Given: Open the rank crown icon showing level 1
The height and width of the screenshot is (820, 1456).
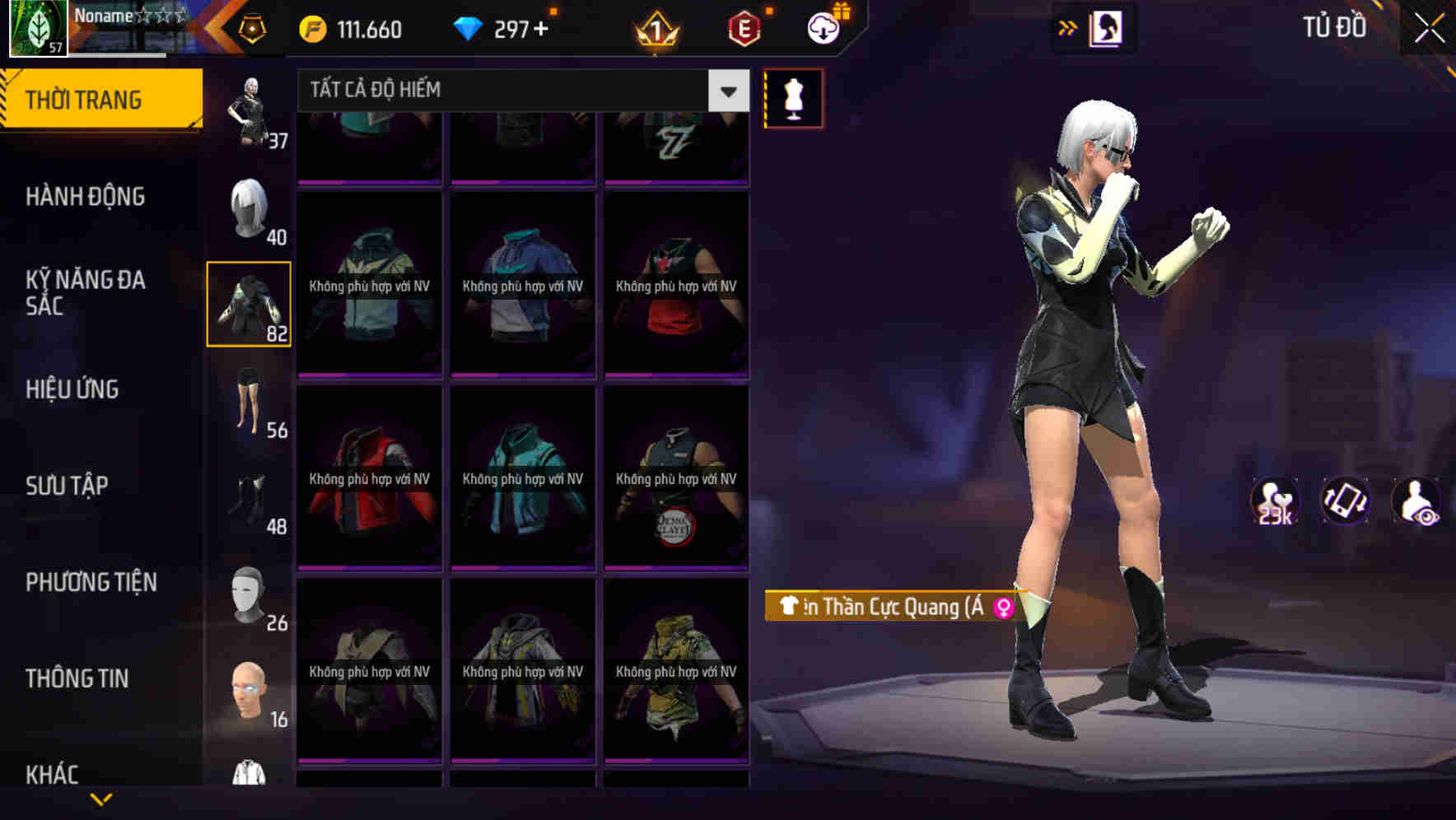Looking at the screenshot, I should click(x=656, y=30).
